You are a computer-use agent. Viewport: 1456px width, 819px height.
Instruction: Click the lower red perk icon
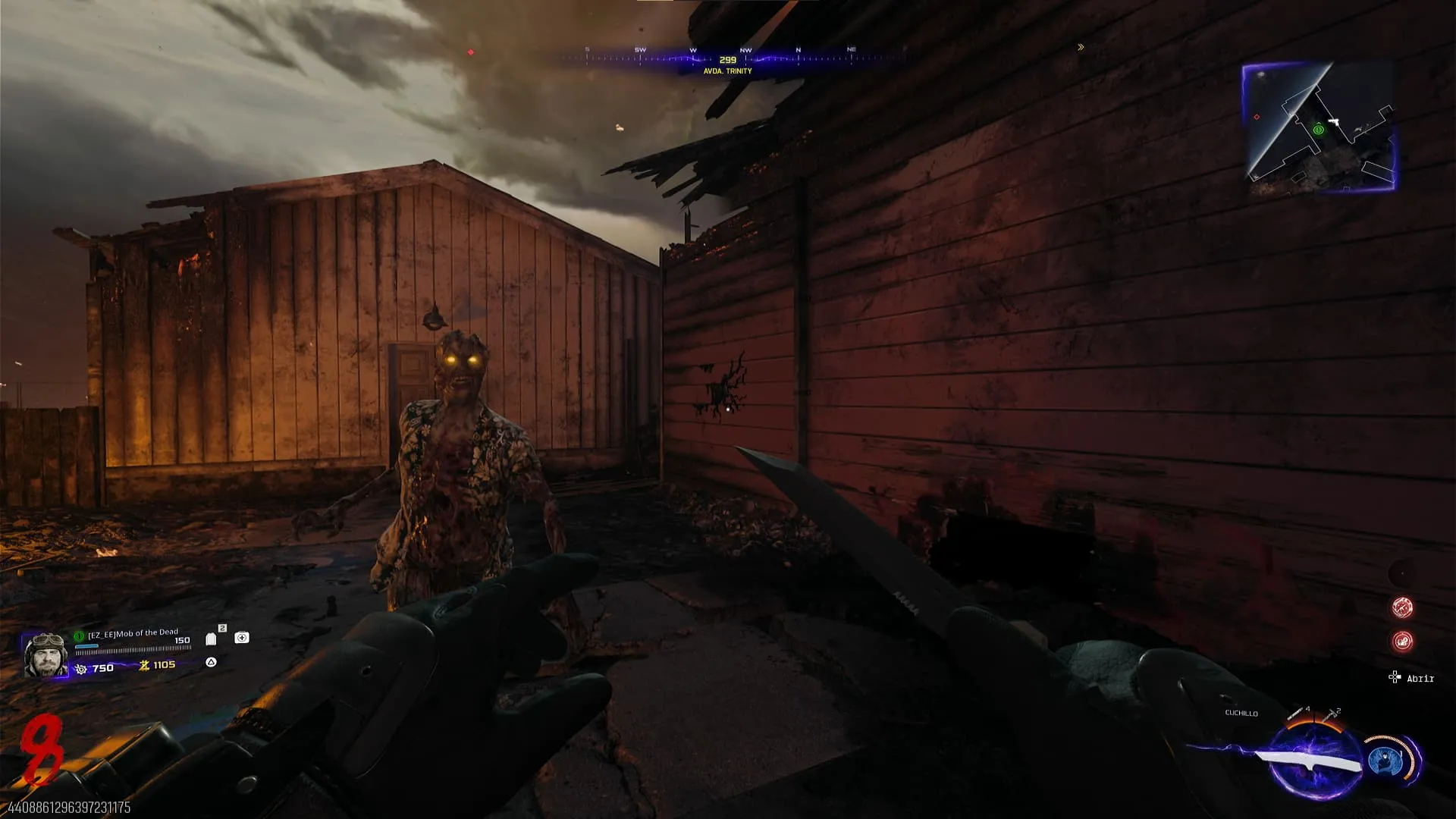[x=1402, y=642]
